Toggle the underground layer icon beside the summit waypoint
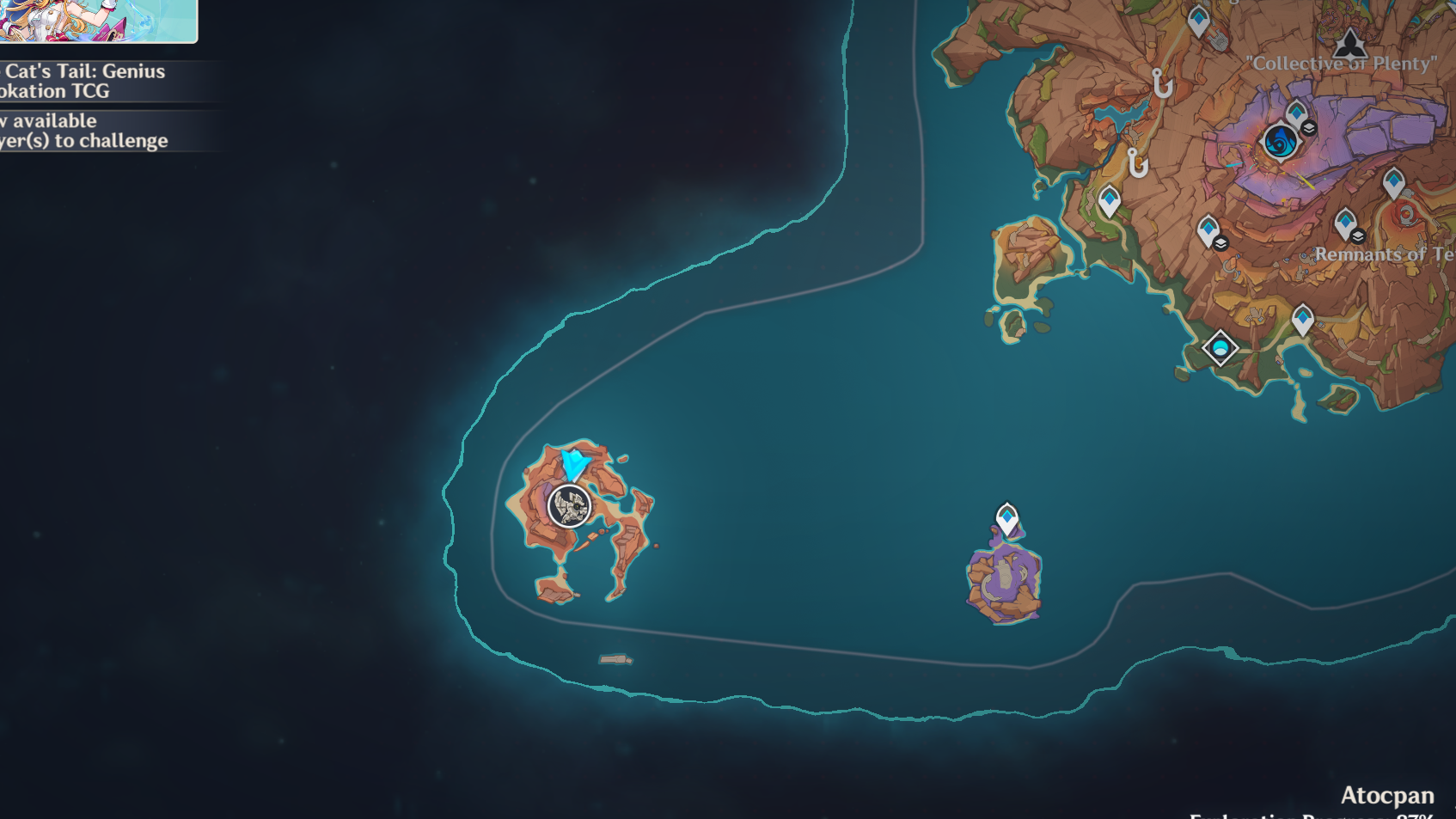Image resolution: width=1456 pixels, height=819 pixels. (x=1309, y=128)
